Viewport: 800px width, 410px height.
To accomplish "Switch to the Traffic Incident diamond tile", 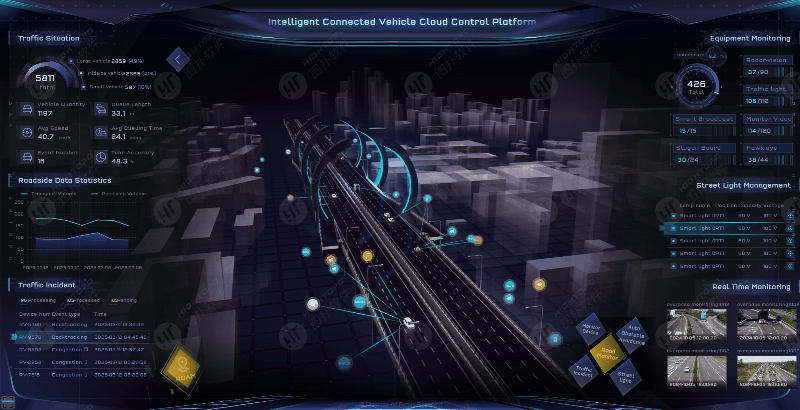I will coord(584,372).
